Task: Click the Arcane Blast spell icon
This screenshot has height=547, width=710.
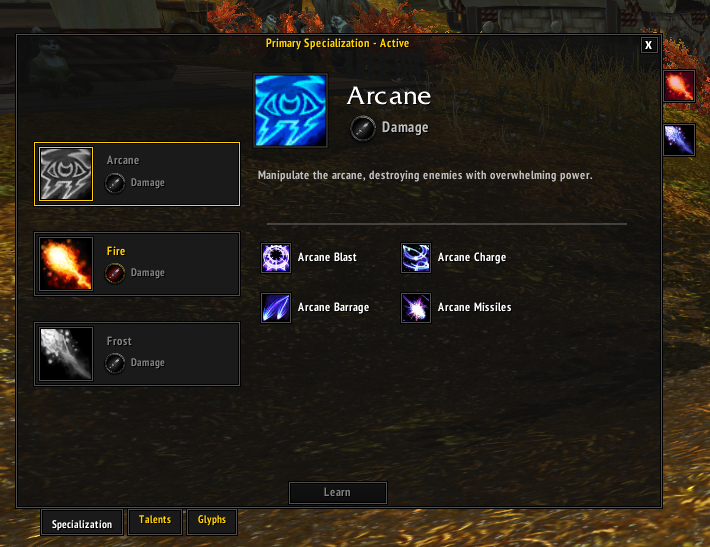Action: click(275, 258)
